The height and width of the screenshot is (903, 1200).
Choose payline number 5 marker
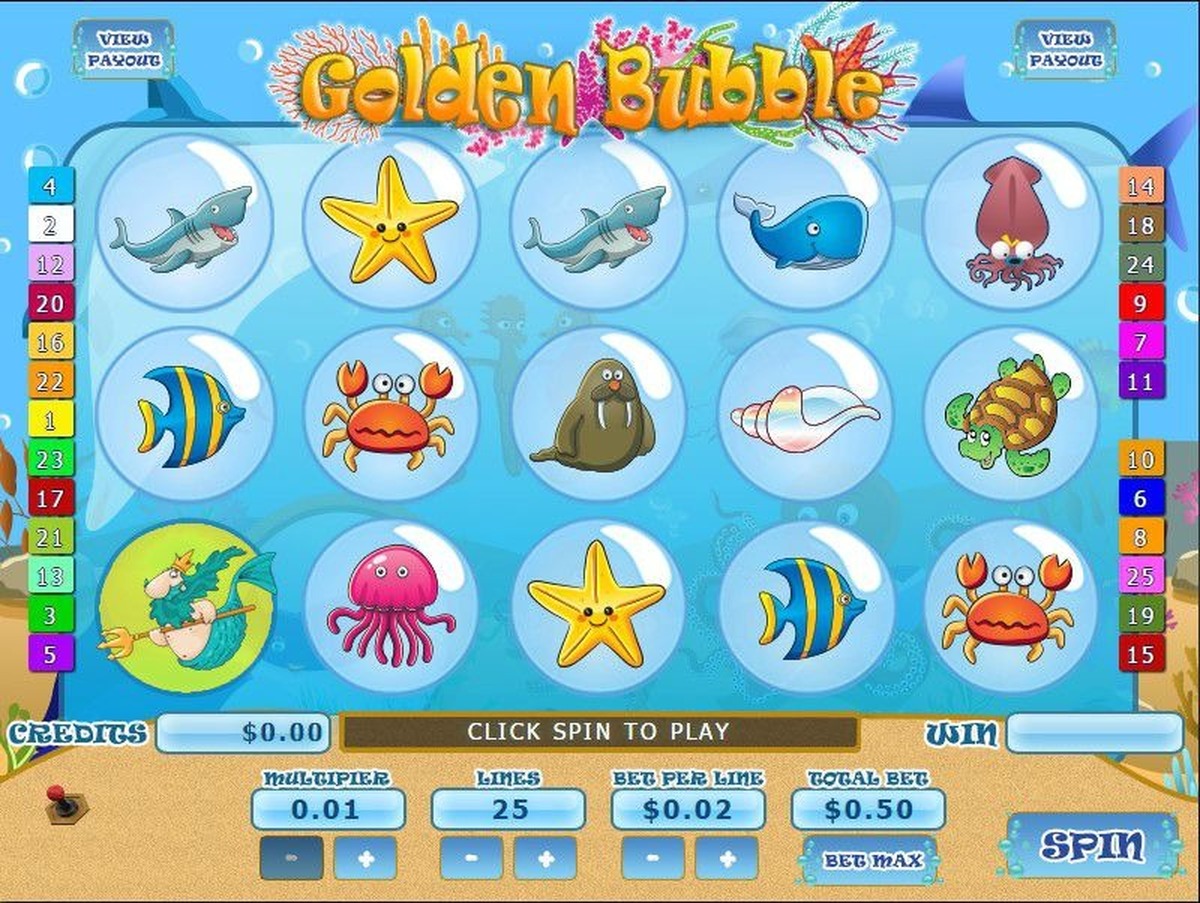(51, 655)
